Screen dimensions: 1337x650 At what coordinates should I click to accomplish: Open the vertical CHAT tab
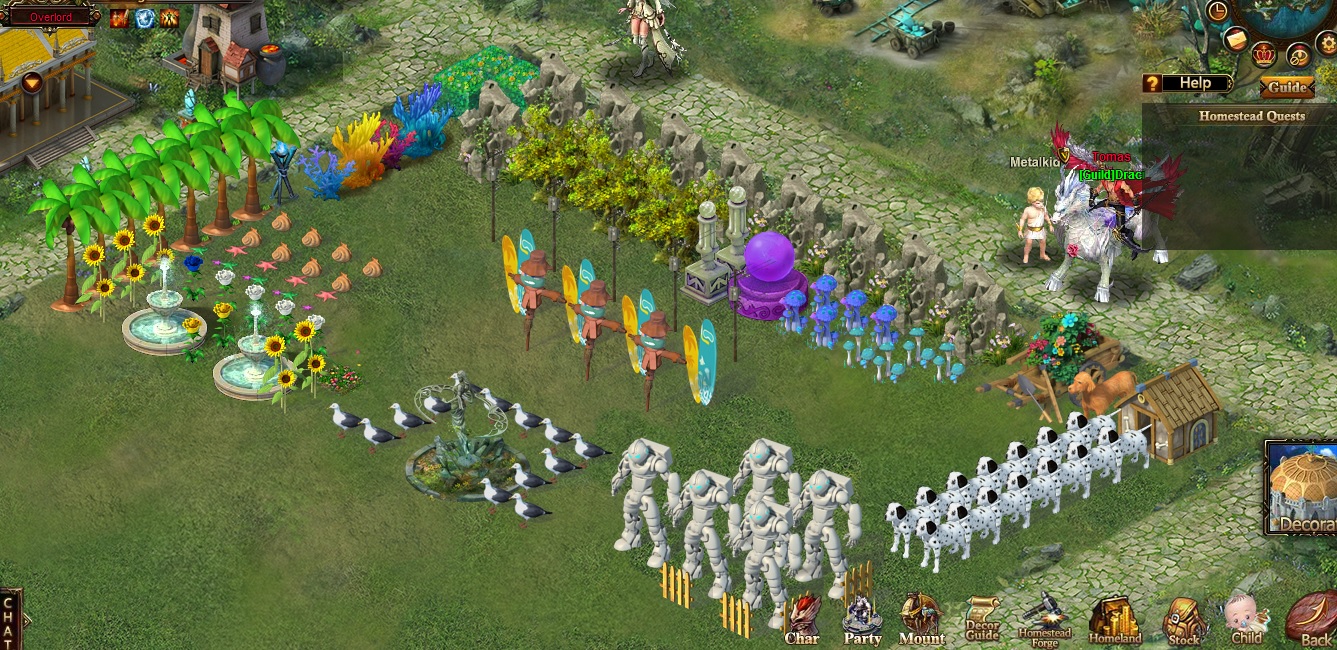pyautogui.click(x=10, y=620)
